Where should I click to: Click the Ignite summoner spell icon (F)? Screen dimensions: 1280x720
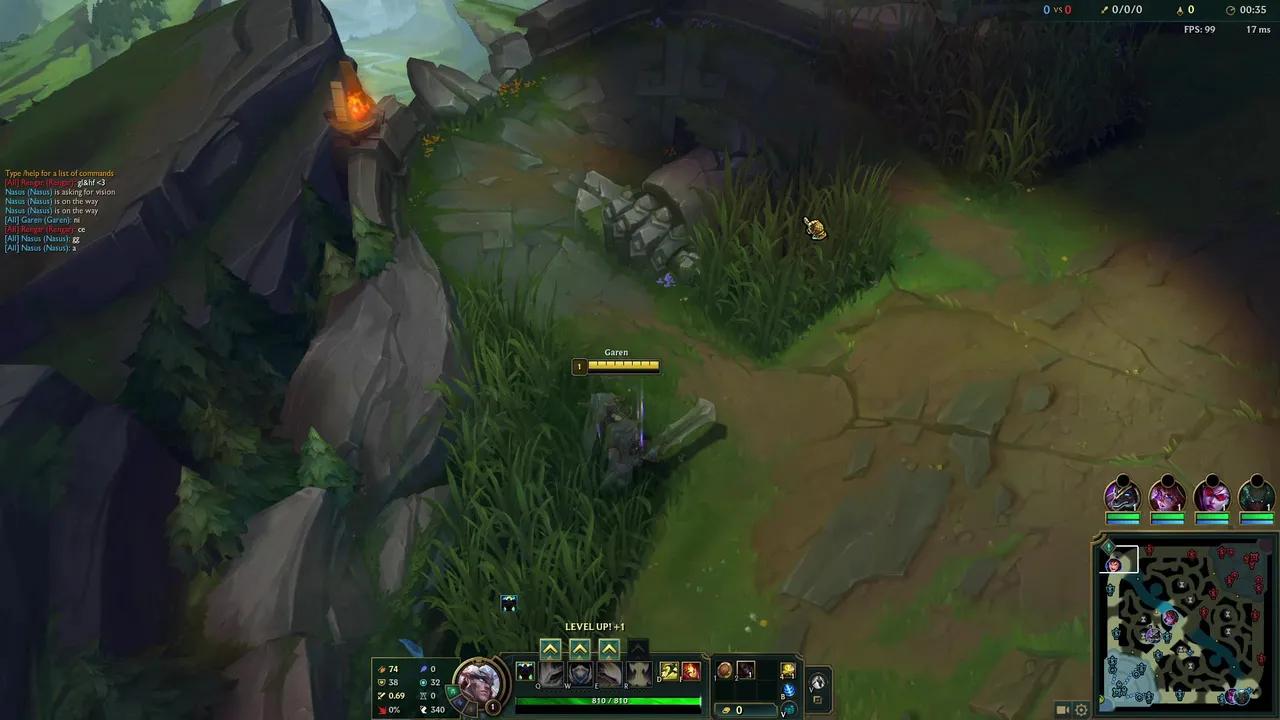click(x=690, y=671)
